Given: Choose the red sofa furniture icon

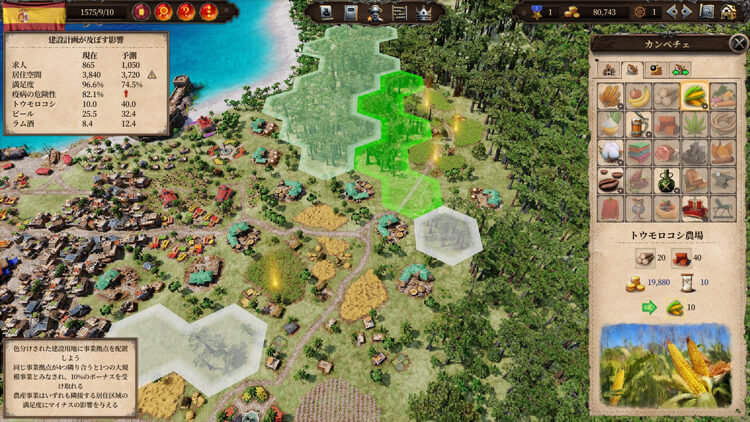Looking at the screenshot, I should [694, 208].
